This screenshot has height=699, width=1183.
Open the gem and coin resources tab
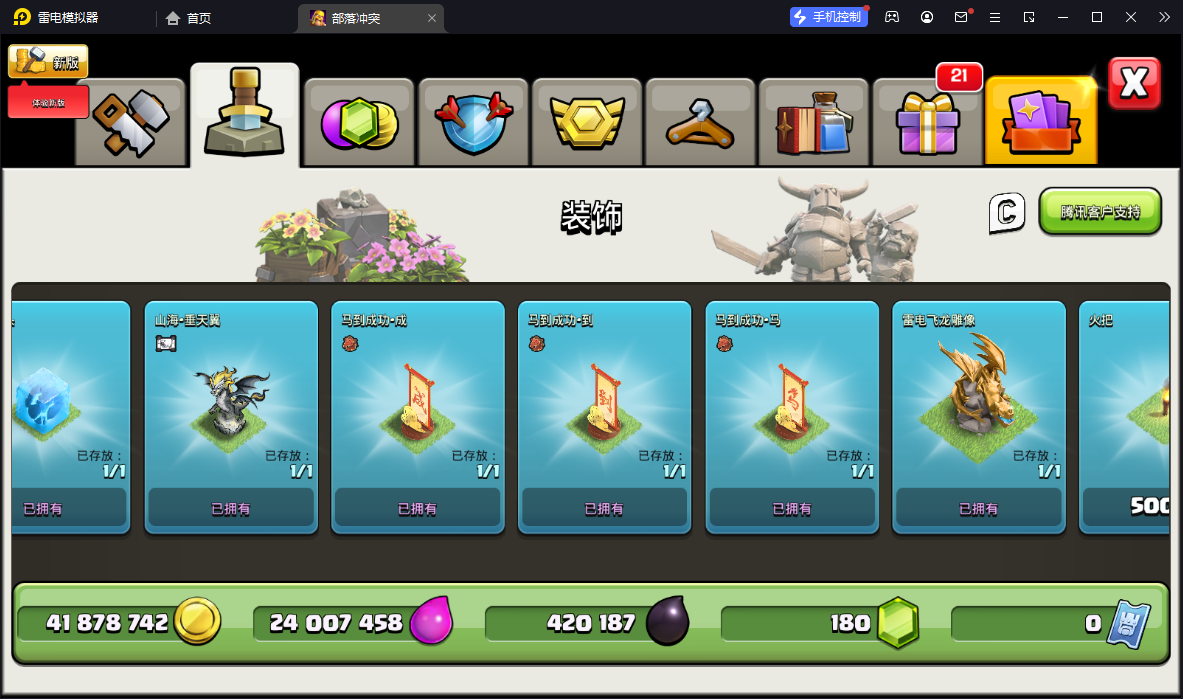click(359, 122)
